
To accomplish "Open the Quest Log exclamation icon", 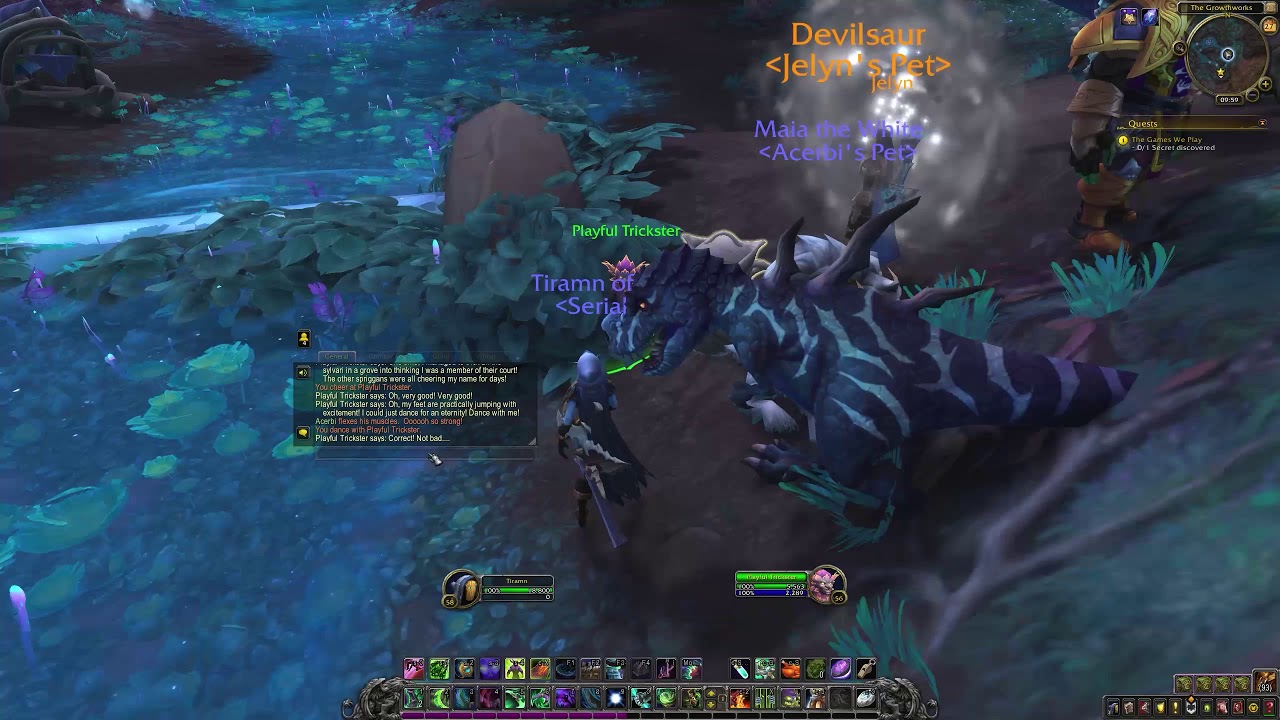I will 1176,706.
